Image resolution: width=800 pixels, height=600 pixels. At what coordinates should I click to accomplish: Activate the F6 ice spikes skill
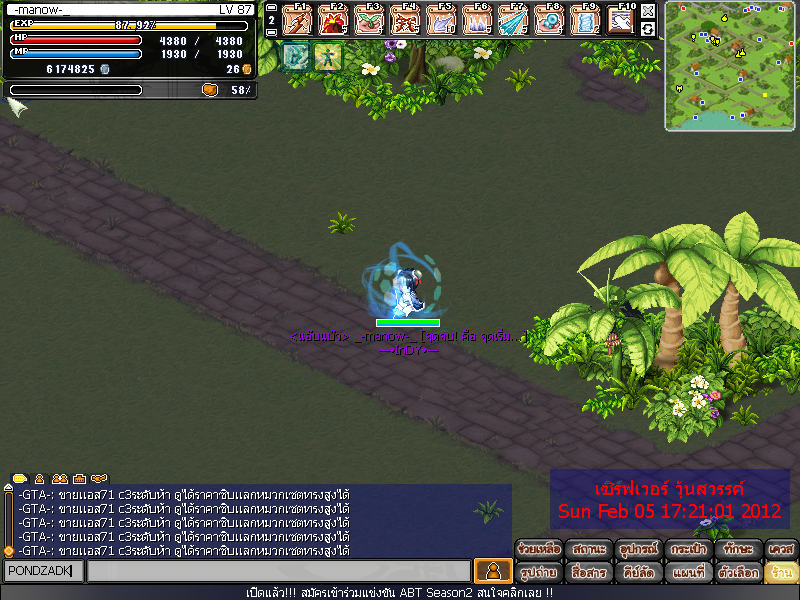pos(477,20)
